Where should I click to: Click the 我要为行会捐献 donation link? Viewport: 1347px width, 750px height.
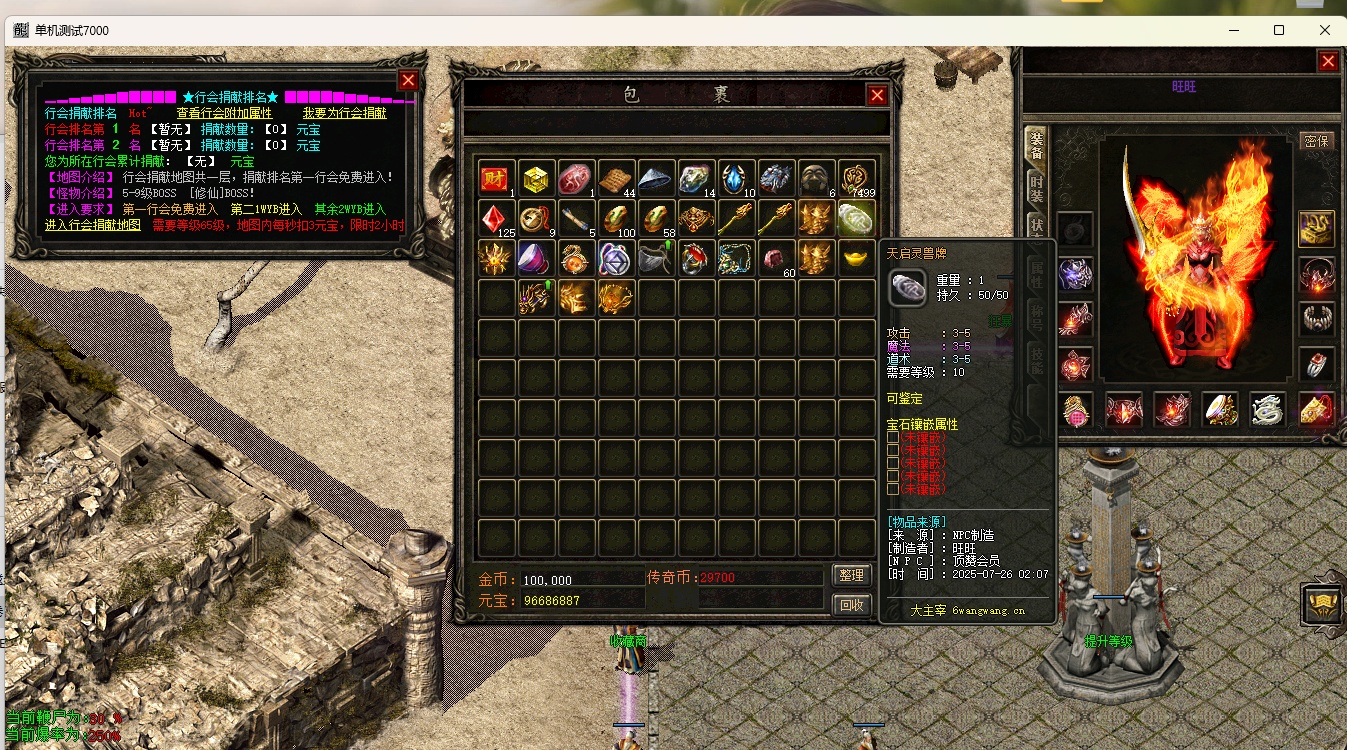344,113
